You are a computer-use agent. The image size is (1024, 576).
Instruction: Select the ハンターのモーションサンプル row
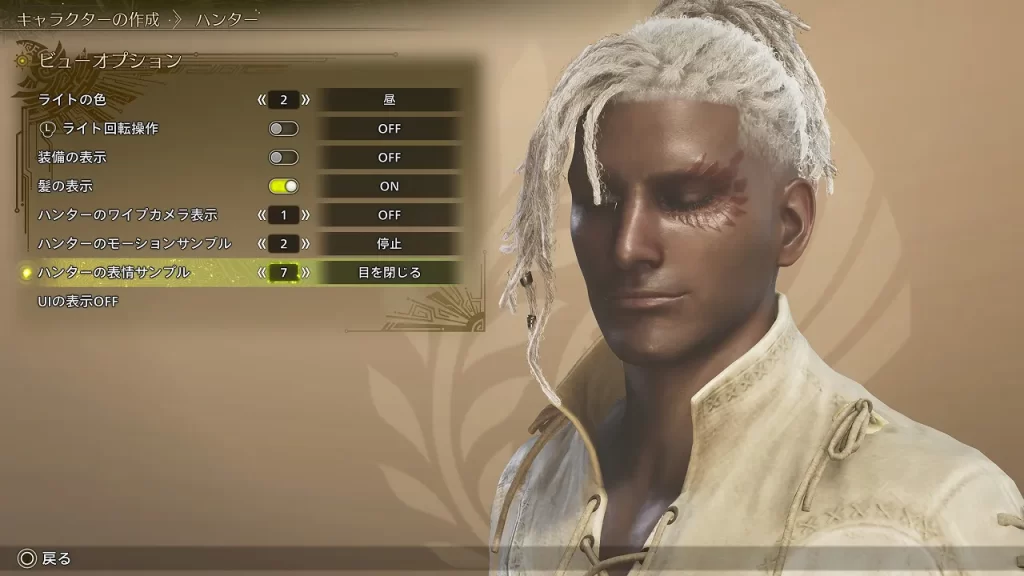click(x=134, y=243)
